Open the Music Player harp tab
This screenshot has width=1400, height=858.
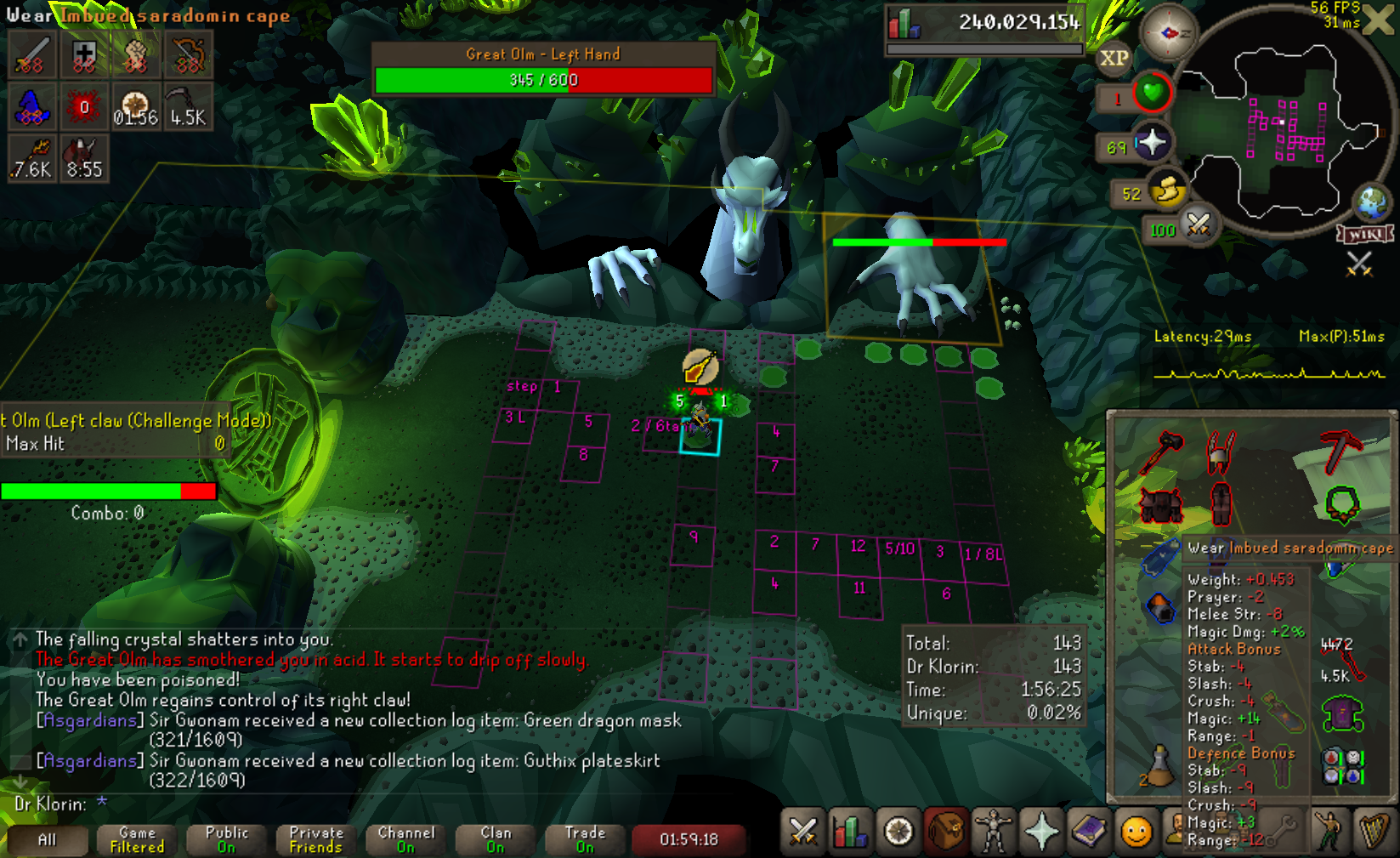point(1374,831)
